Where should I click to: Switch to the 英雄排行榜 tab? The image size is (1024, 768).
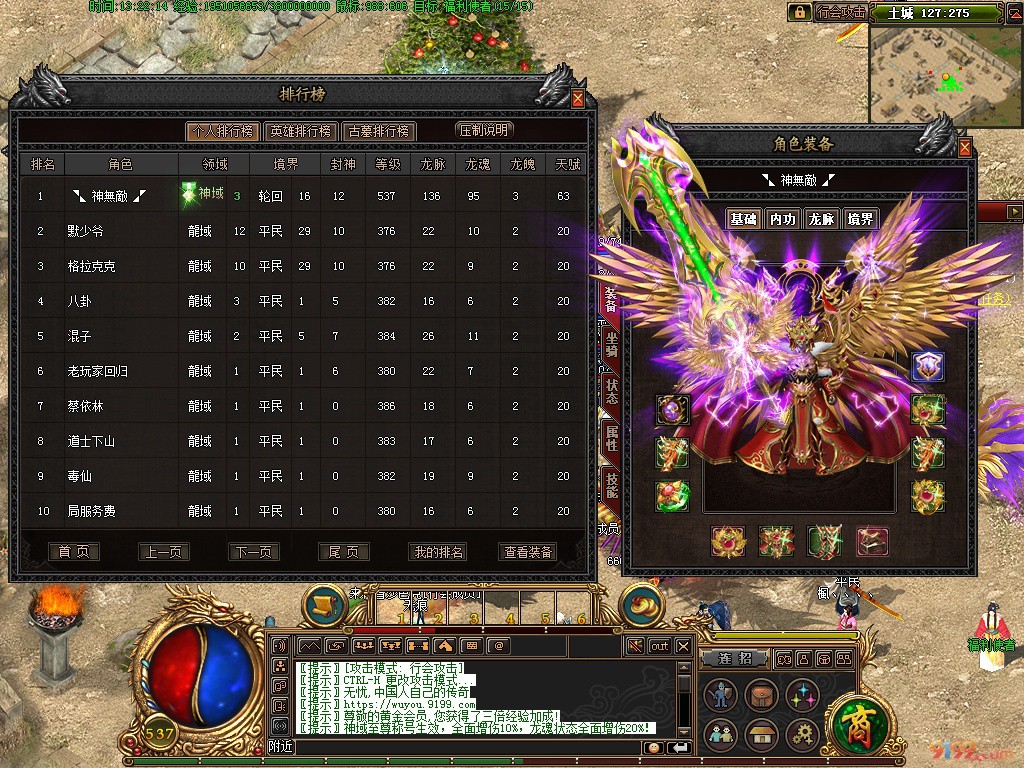pyautogui.click(x=300, y=131)
